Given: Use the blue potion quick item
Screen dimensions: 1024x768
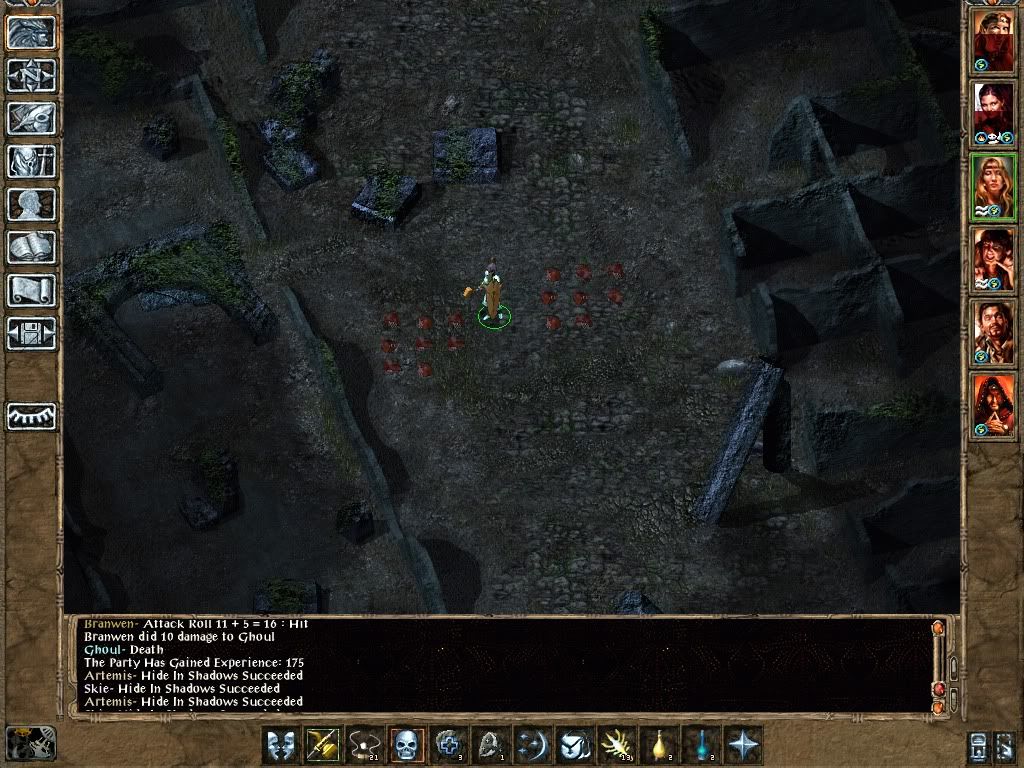Looking at the screenshot, I should 702,745.
